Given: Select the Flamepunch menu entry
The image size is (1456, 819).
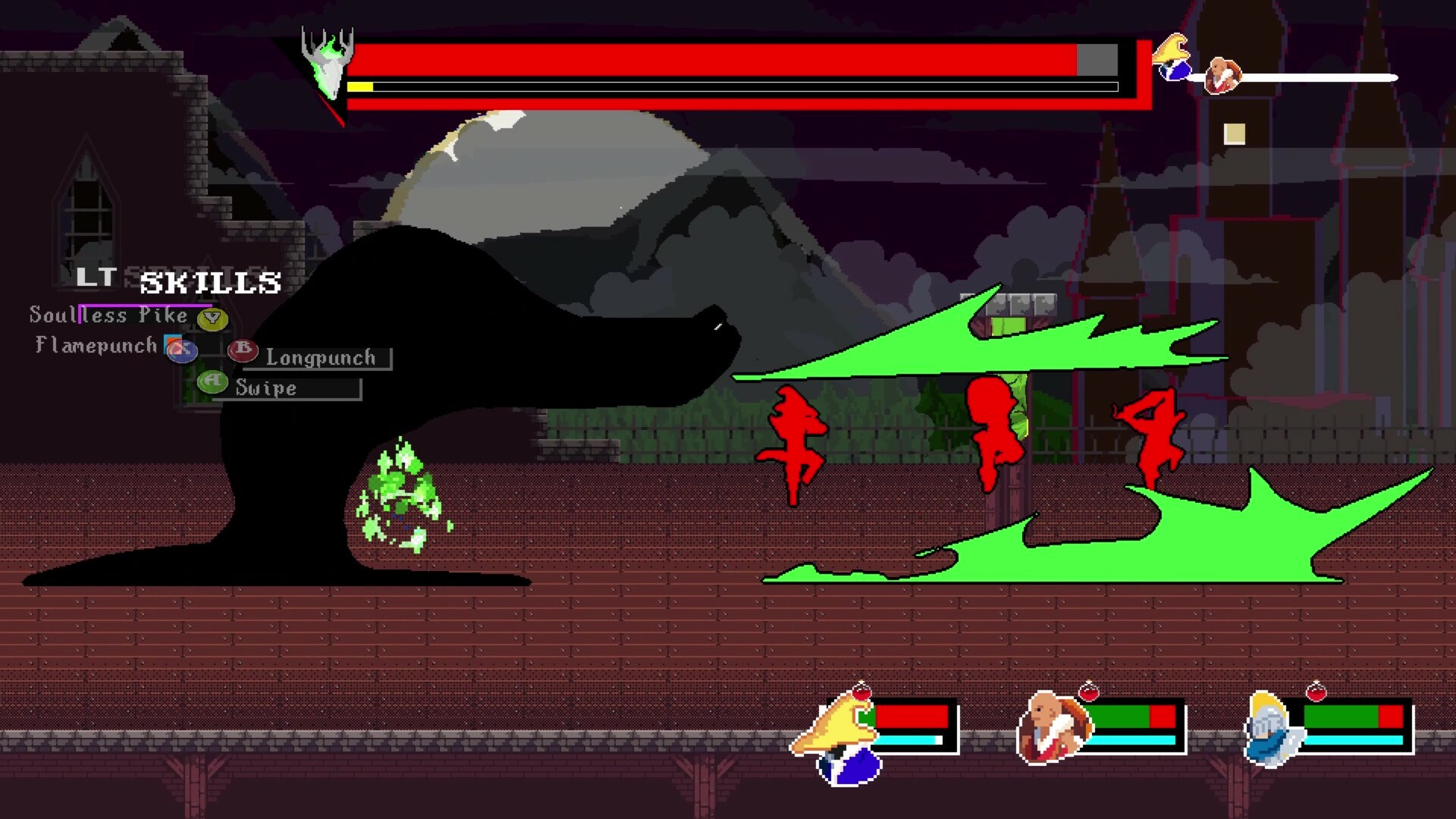Looking at the screenshot, I should 94,345.
